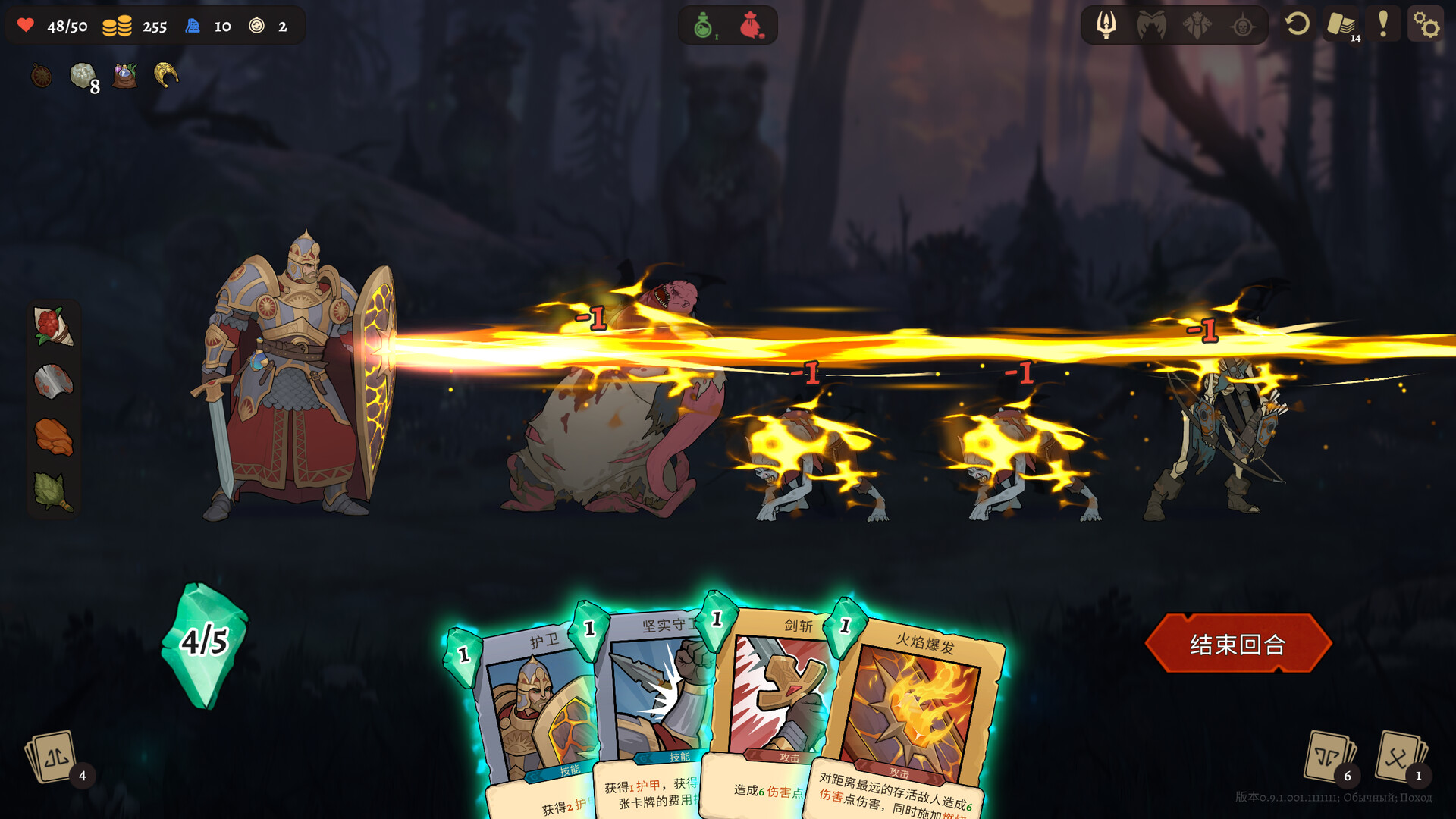Select the green leaf bundle item

53,491
